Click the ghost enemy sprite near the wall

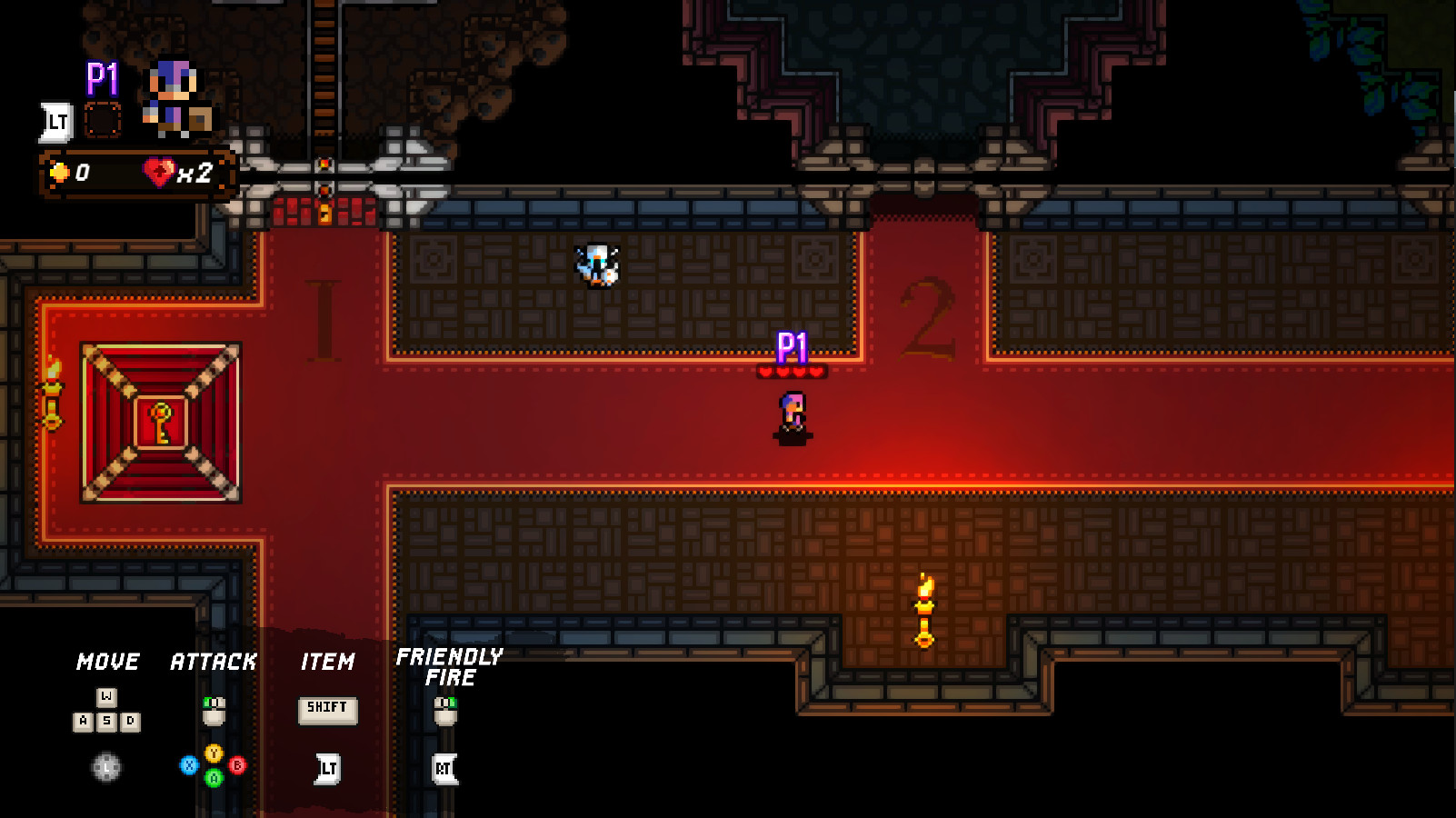595,264
